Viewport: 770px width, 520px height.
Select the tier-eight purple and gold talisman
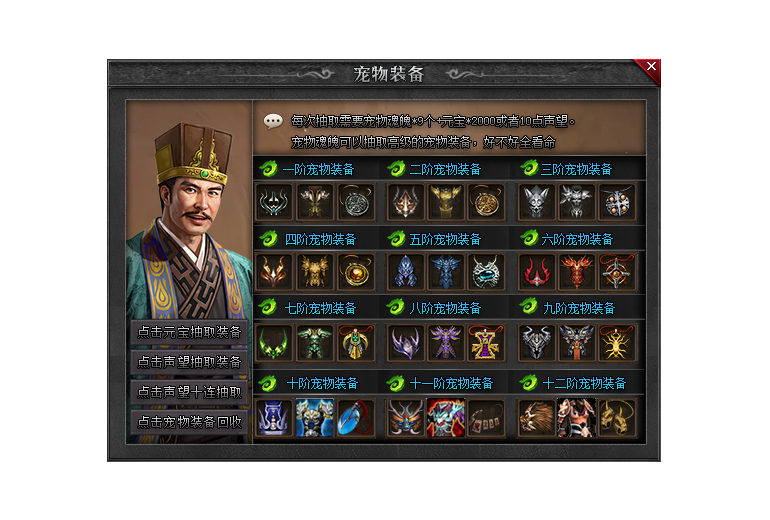(486, 342)
